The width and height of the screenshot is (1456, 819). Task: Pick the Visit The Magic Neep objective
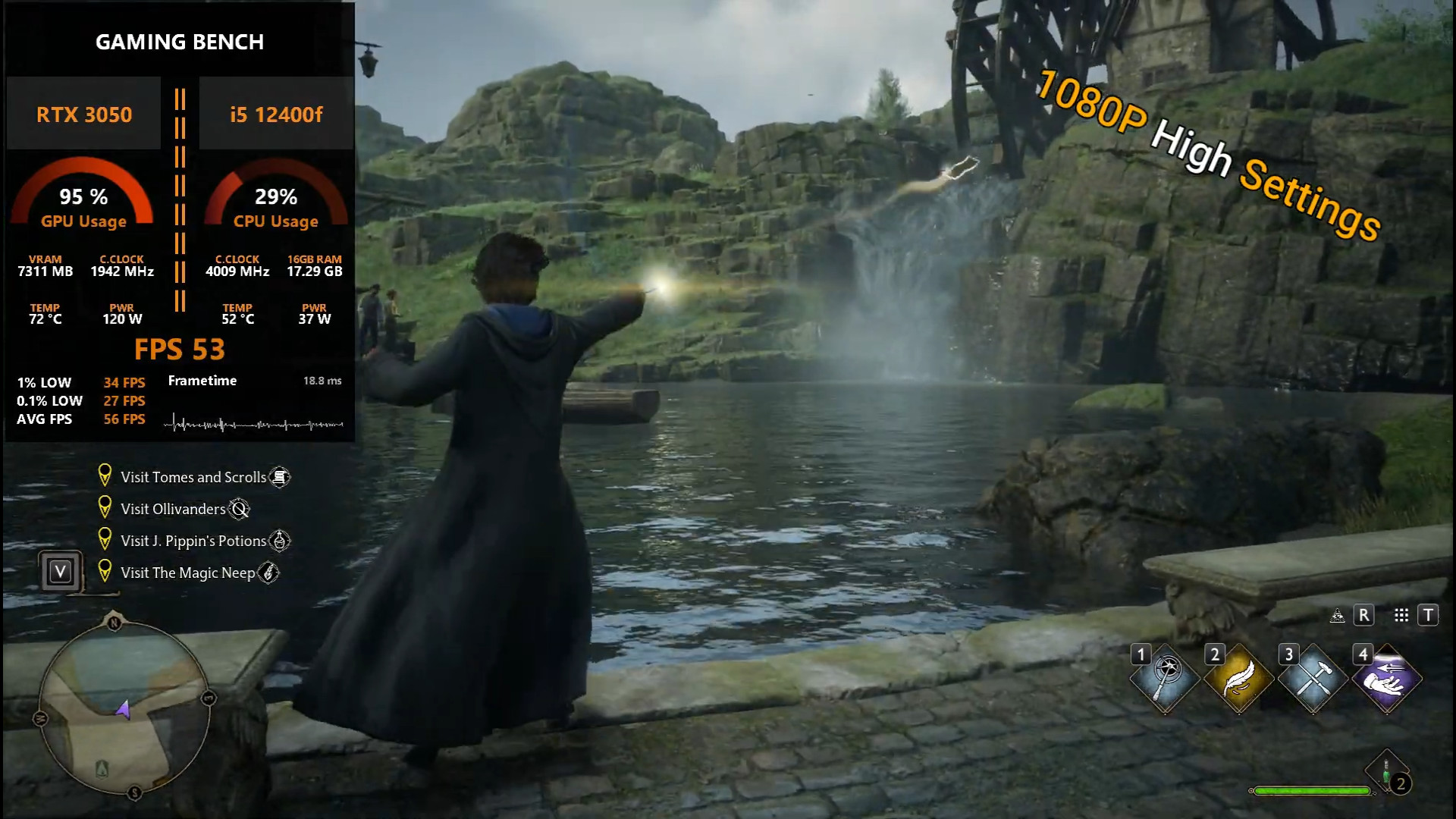pos(187,573)
